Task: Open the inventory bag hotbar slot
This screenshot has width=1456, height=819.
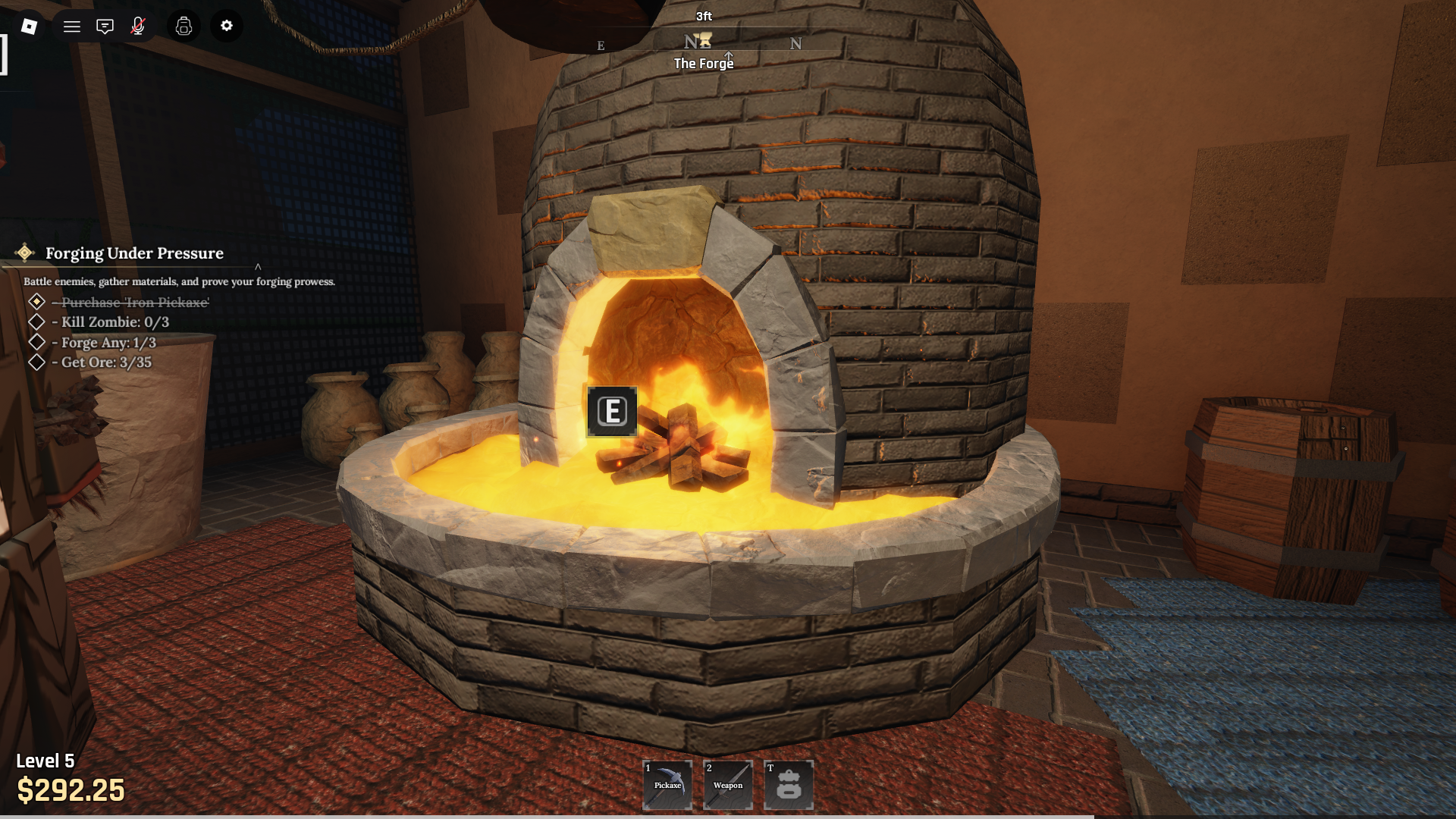Action: coord(789,785)
